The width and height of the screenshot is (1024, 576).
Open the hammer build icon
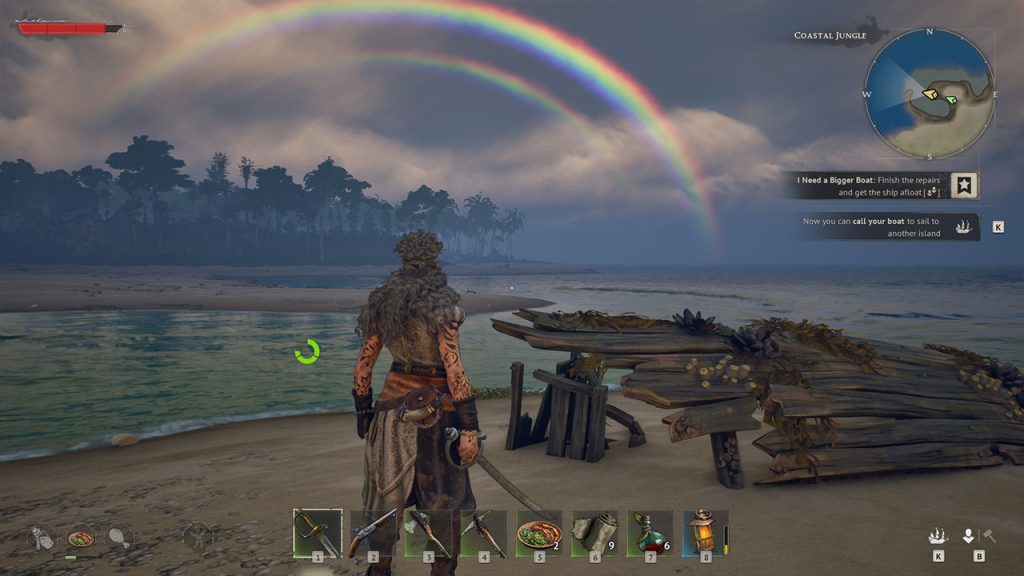989,536
